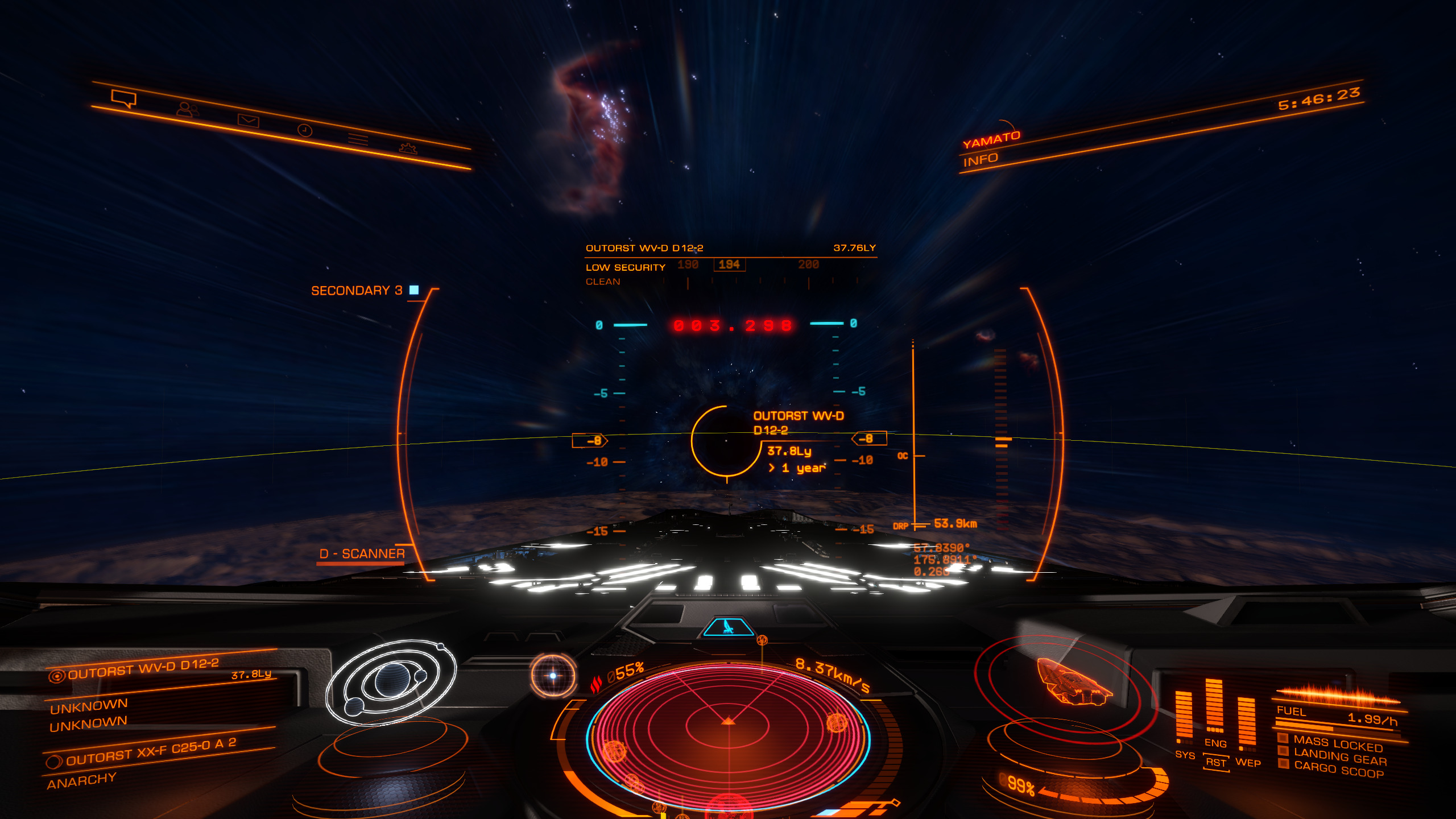Open the friends and wing tab
1456x819 pixels.
[x=187, y=109]
